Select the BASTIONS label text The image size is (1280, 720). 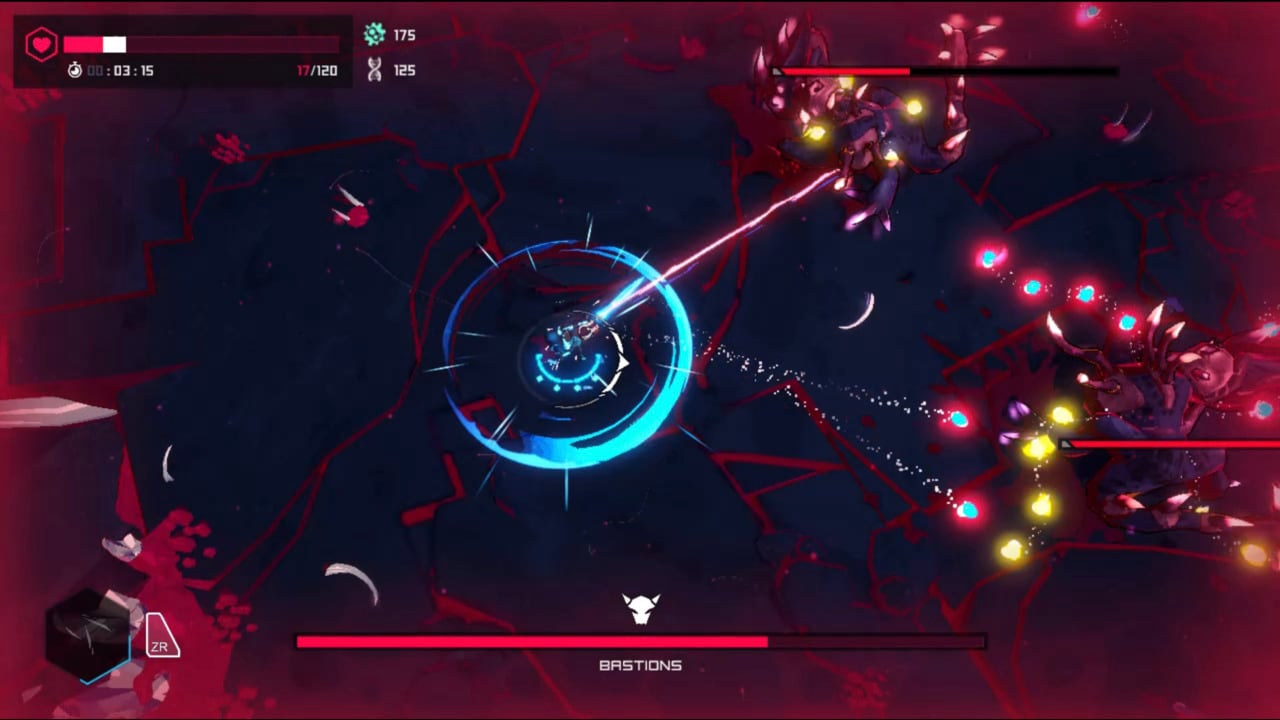coord(640,665)
